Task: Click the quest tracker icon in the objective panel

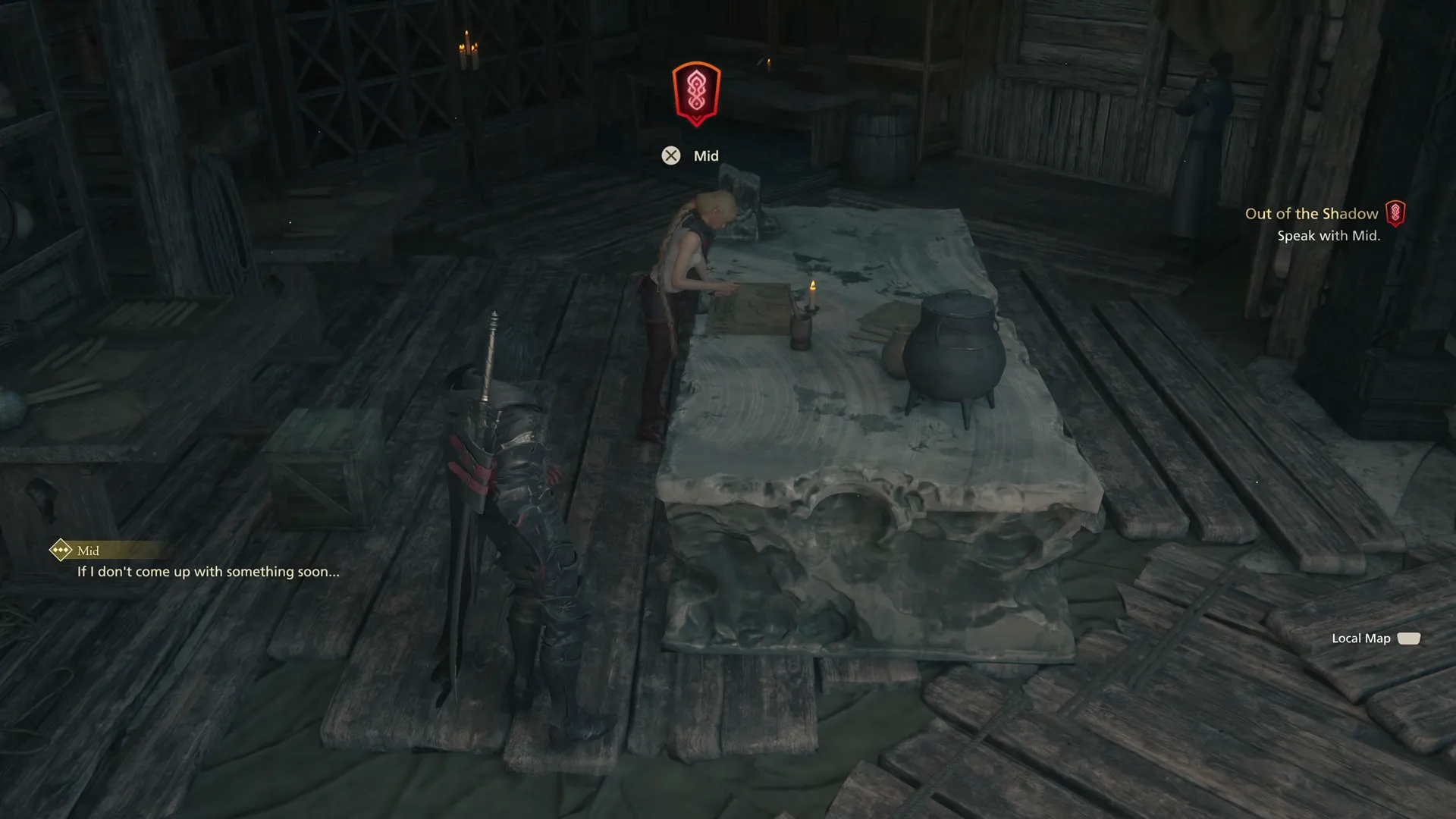Action: coord(1397,213)
